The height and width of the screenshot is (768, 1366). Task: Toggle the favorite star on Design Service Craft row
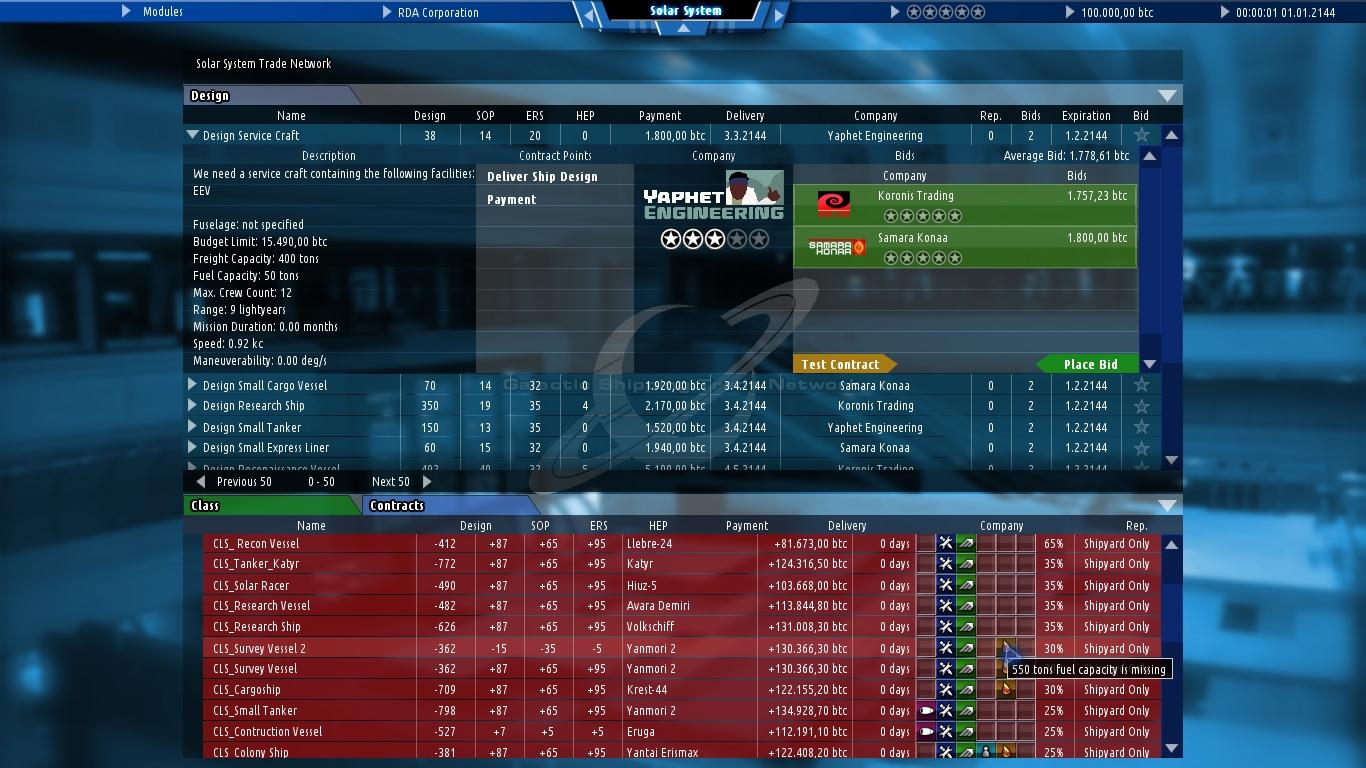point(1140,135)
